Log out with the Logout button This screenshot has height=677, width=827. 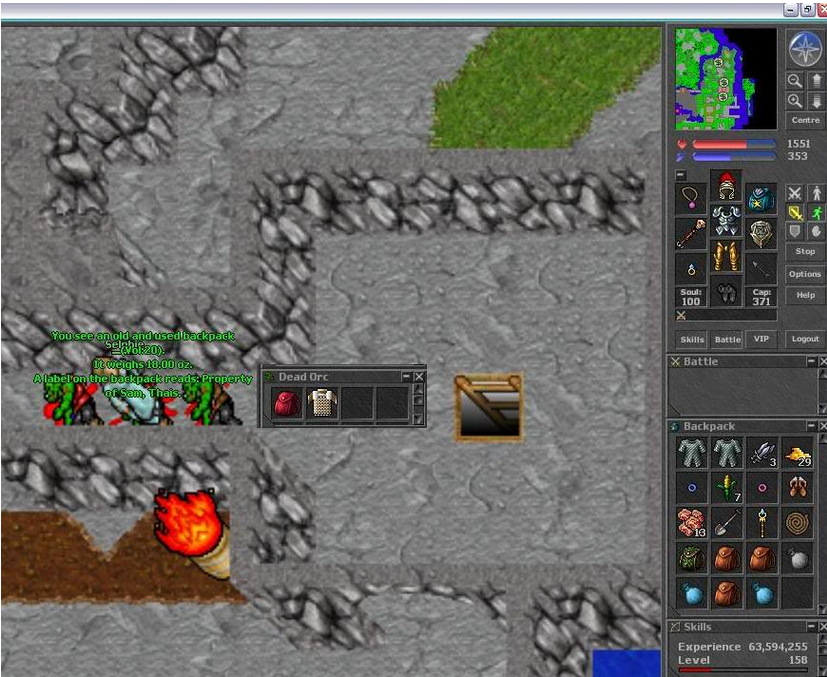805,340
